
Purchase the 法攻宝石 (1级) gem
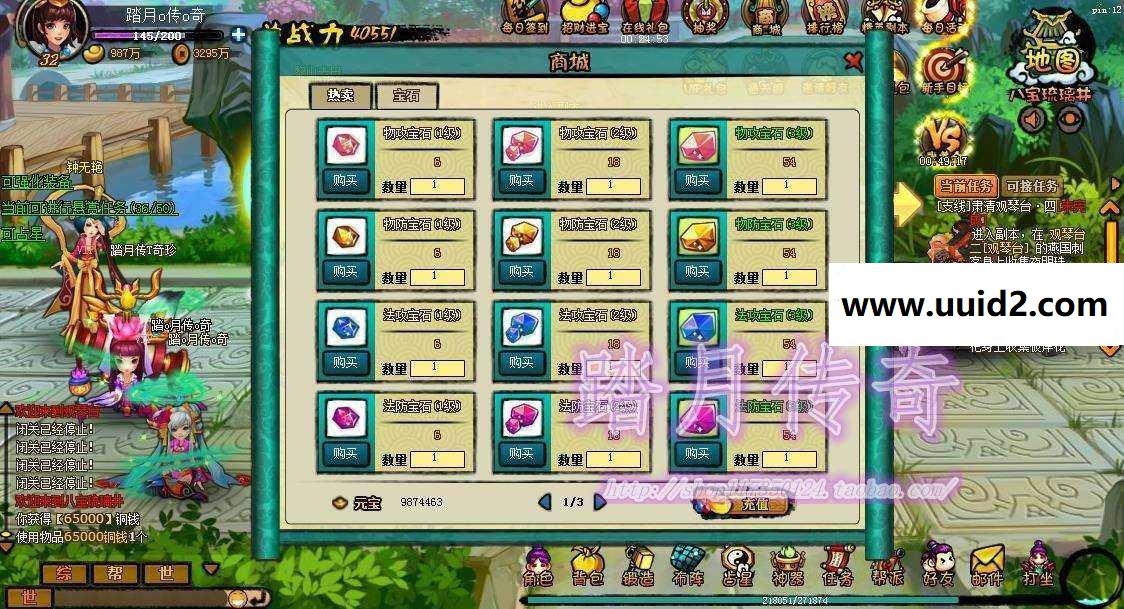345,362
